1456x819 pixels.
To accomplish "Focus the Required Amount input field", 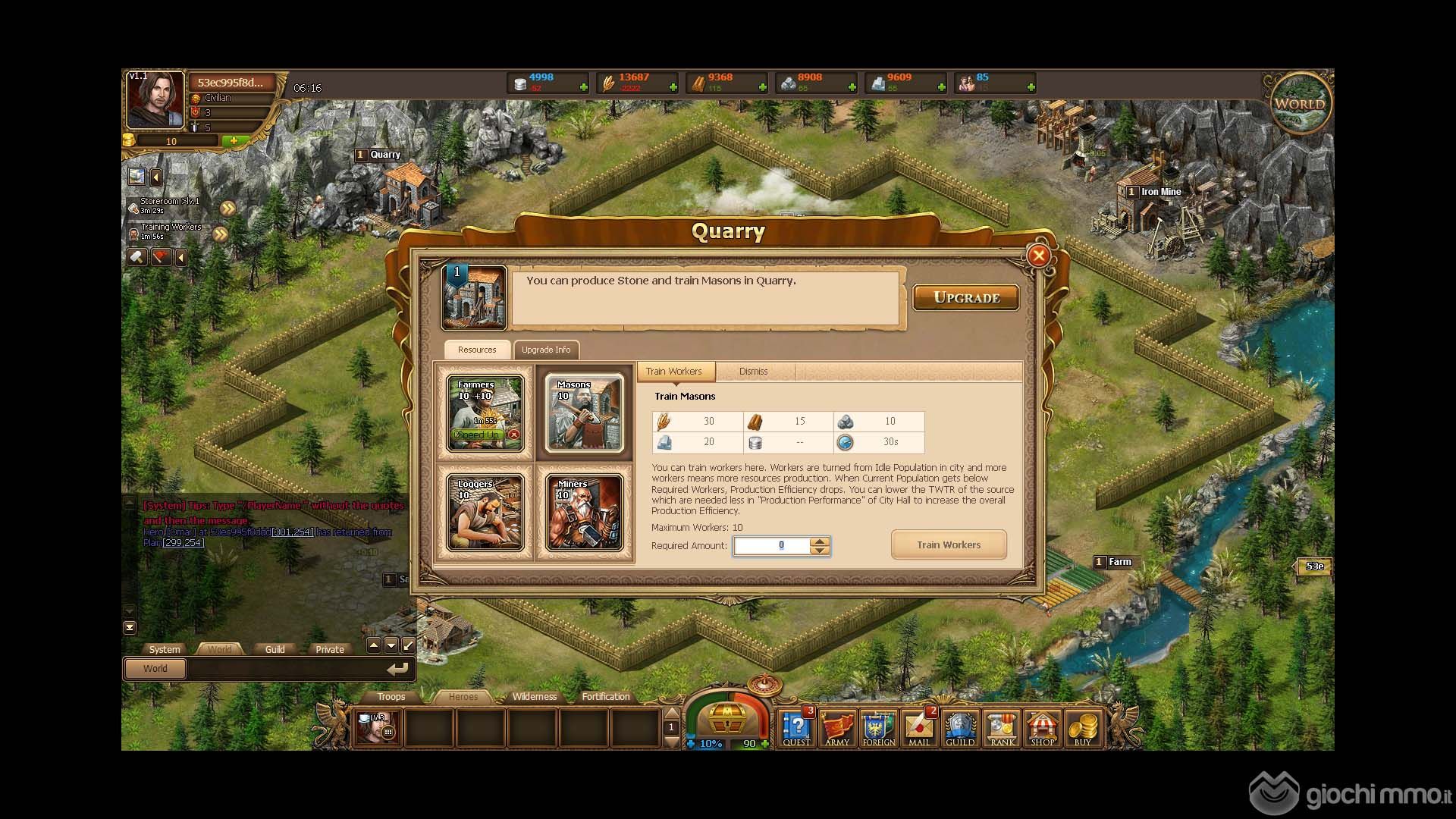I will coord(772,545).
